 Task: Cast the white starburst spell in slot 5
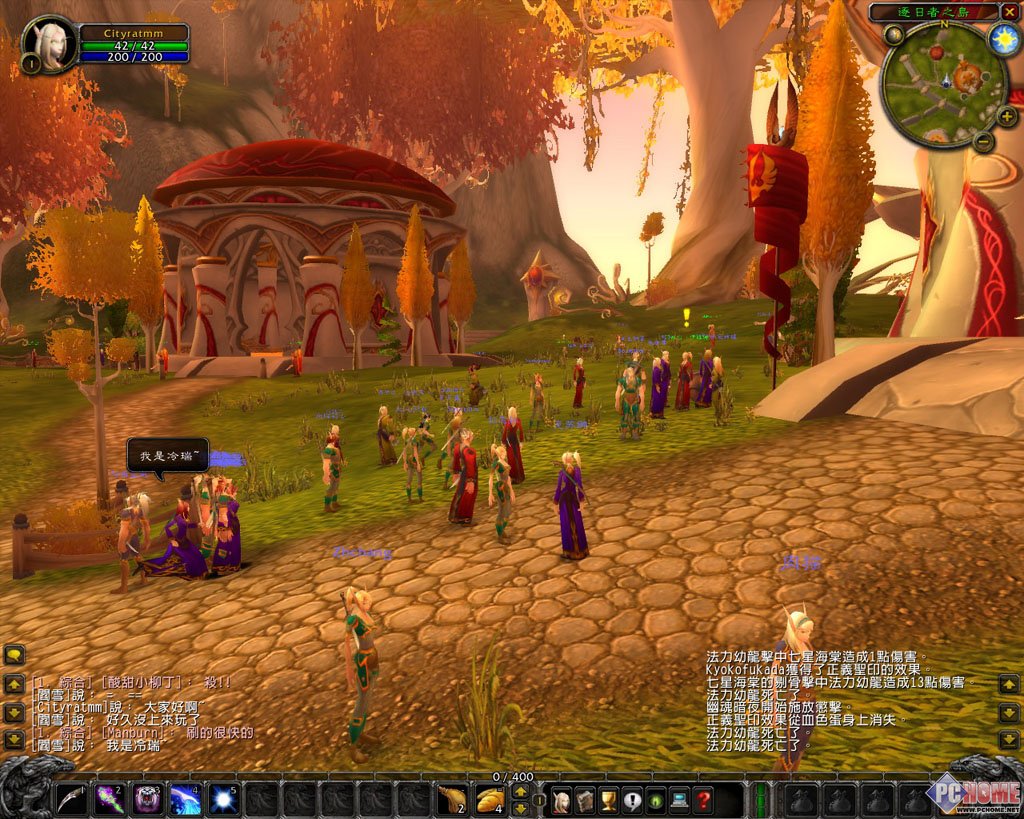click(224, 799)
